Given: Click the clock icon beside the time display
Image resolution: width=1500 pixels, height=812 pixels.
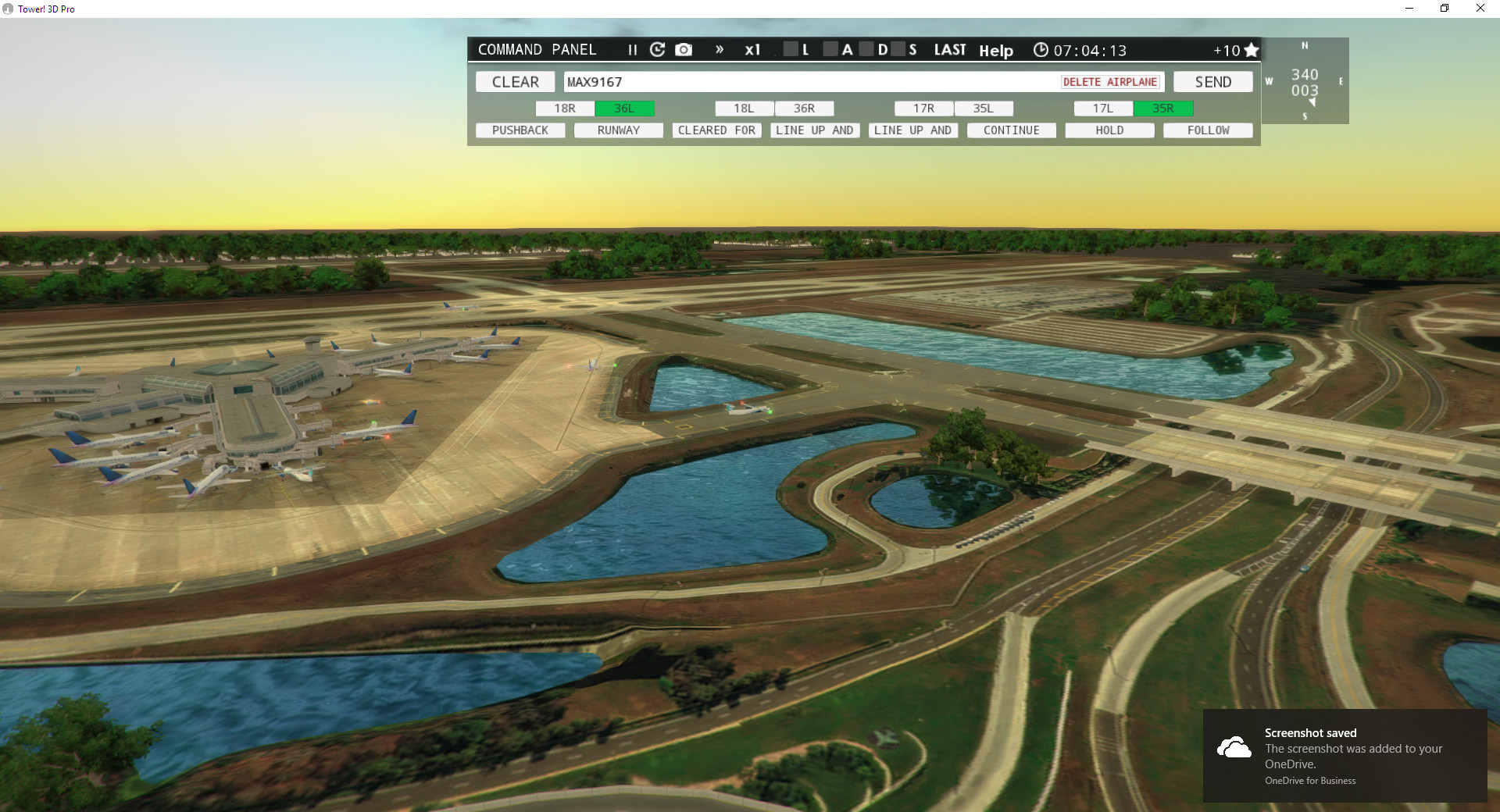Looking at the screenshot, I should pos(1041,49).
